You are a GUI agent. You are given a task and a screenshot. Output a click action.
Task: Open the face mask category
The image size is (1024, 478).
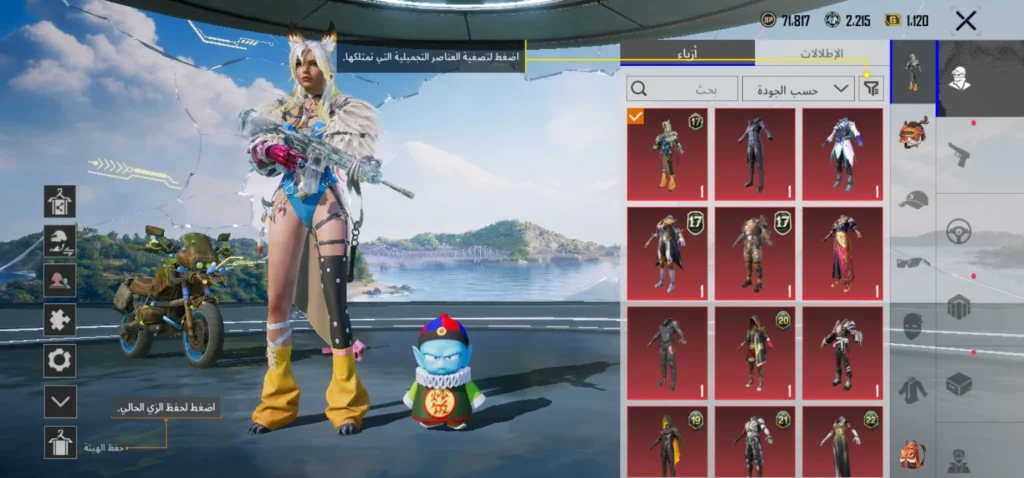coord(913,325)
